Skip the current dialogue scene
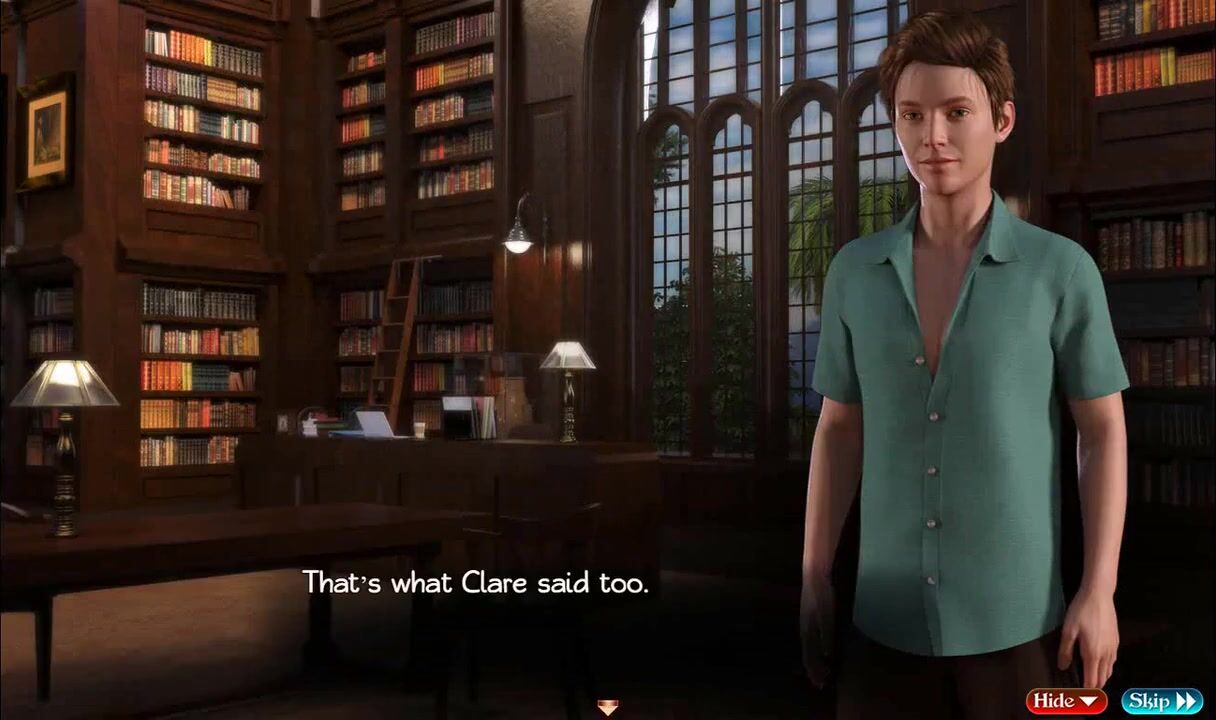This screenshot has height=720, width=1216. [x=1161, y=701]
